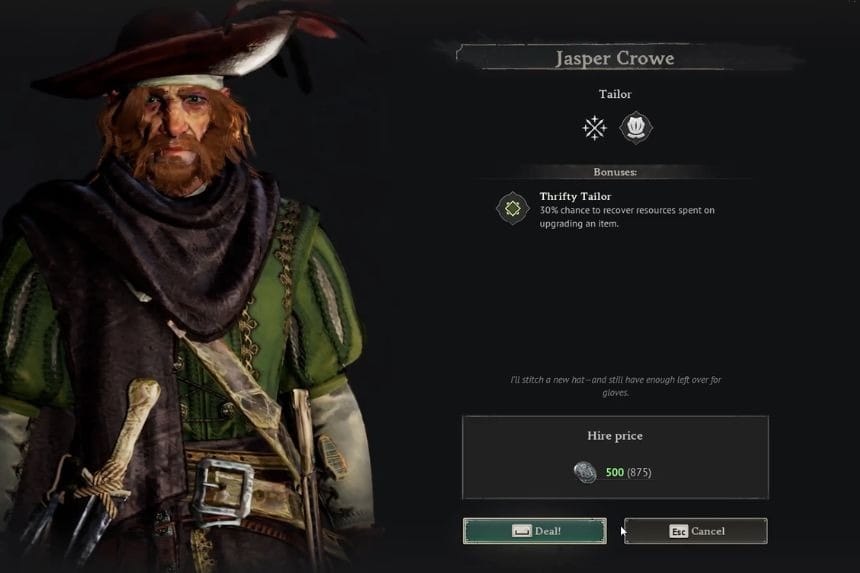Select the Thrifty Tailor bonus icon
This screenshot has height=573, width=860.
[x=513, y=209]
